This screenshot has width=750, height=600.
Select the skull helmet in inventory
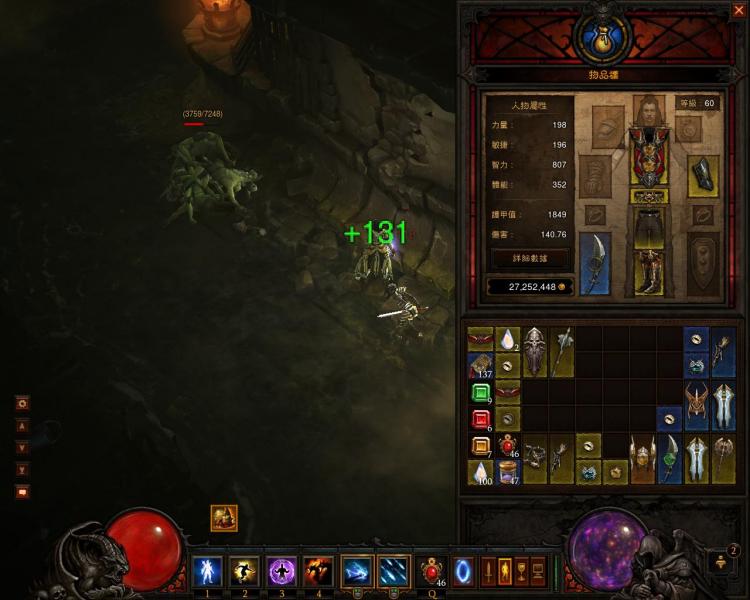click(x=535, y=352)
